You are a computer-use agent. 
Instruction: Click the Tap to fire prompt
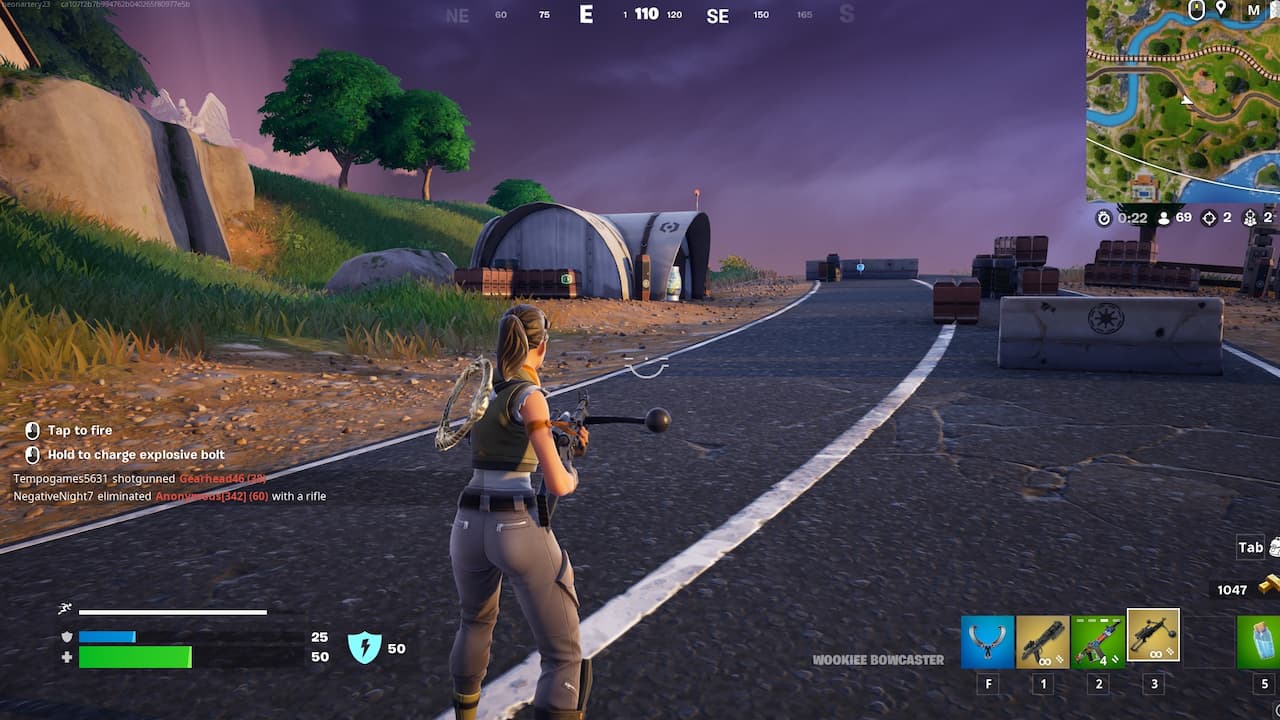(78, 430)
